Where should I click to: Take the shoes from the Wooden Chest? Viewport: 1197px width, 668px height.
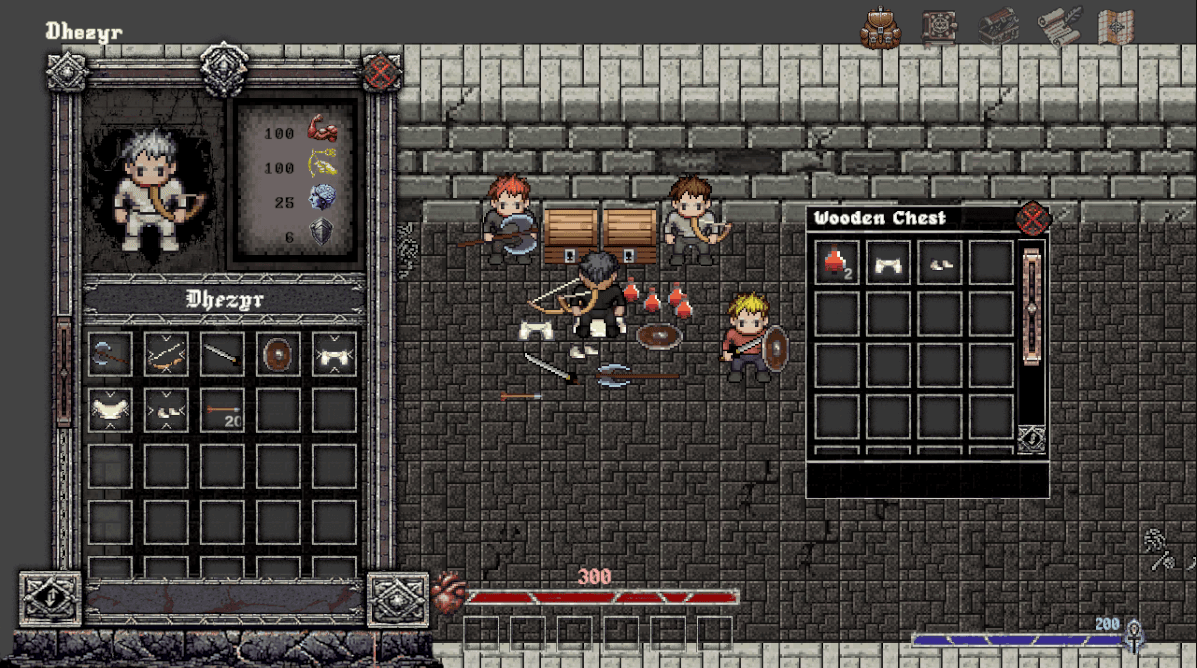pyautogui.click(x=941, y=263)
